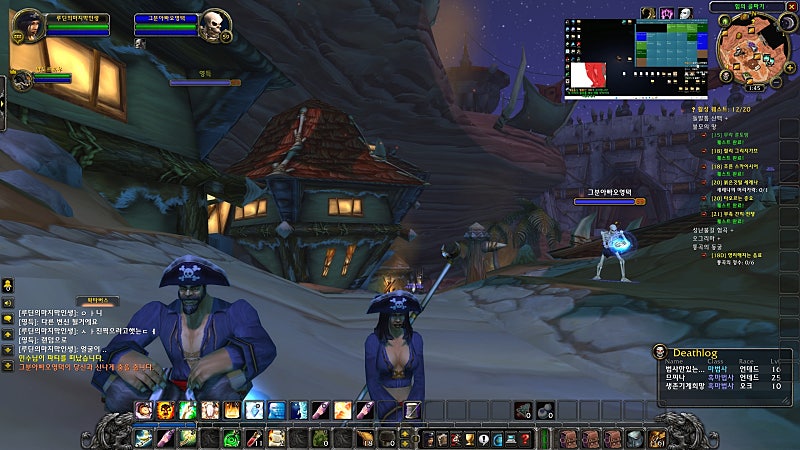Open the backpack bag slot
800x450 pixels.
(659, 438)
